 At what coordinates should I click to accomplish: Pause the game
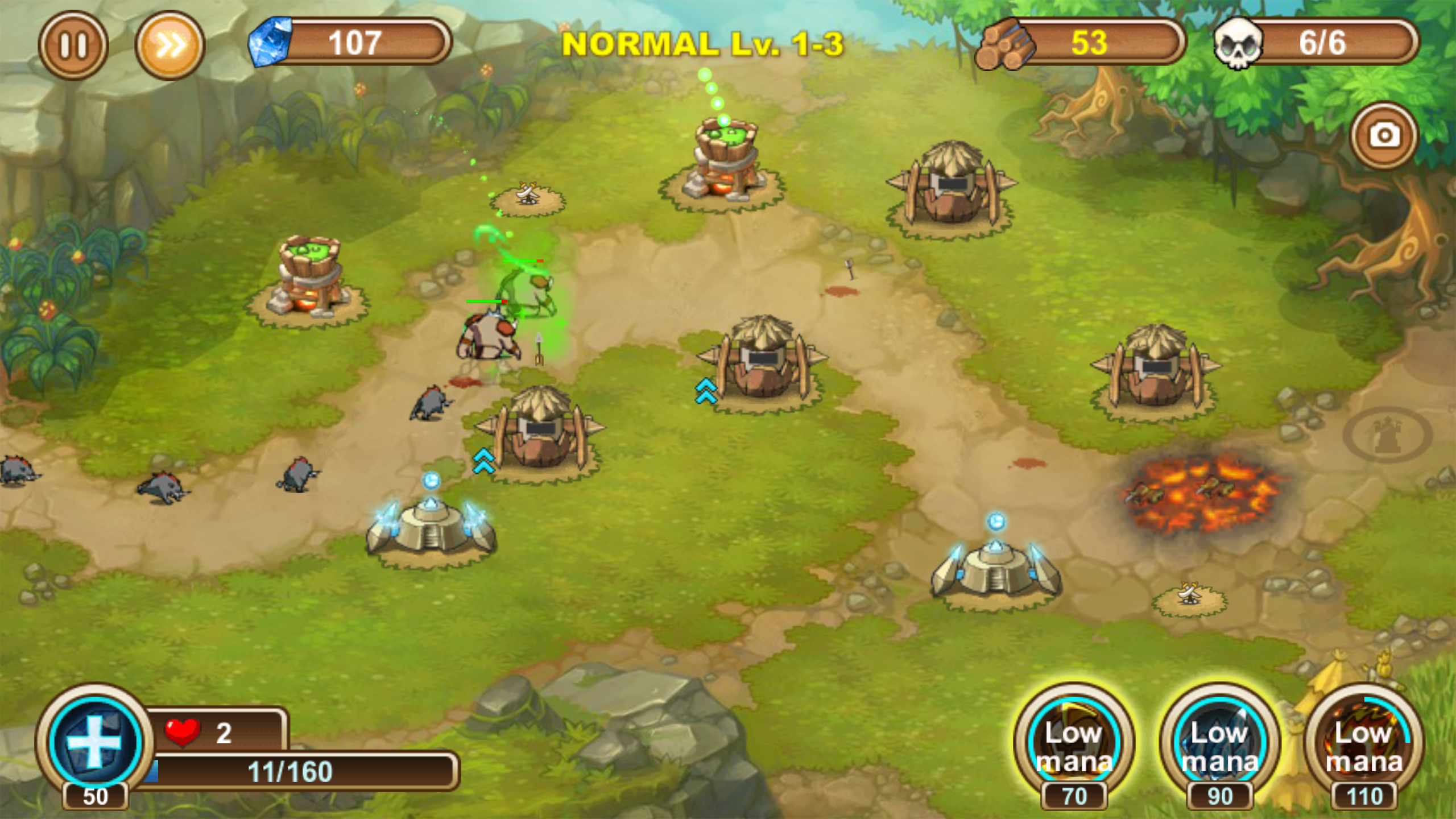click(x=73, y=45)
